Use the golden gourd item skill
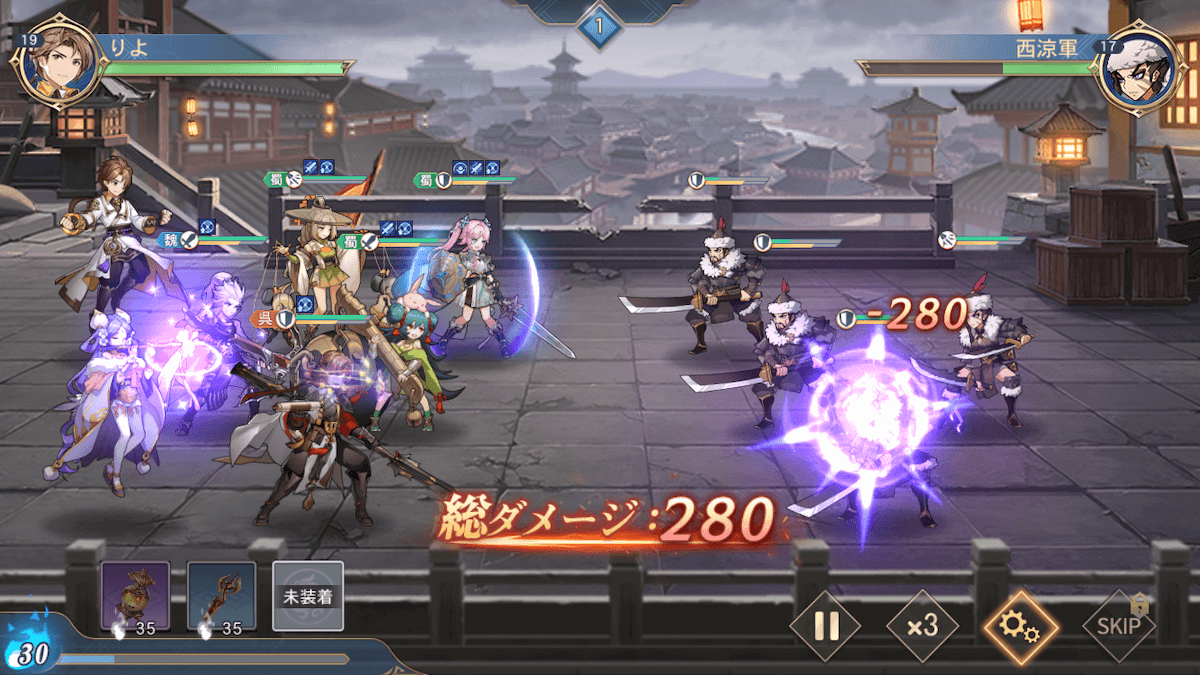The height and width of the screenshot is (675, 1200). pos(135,596)
